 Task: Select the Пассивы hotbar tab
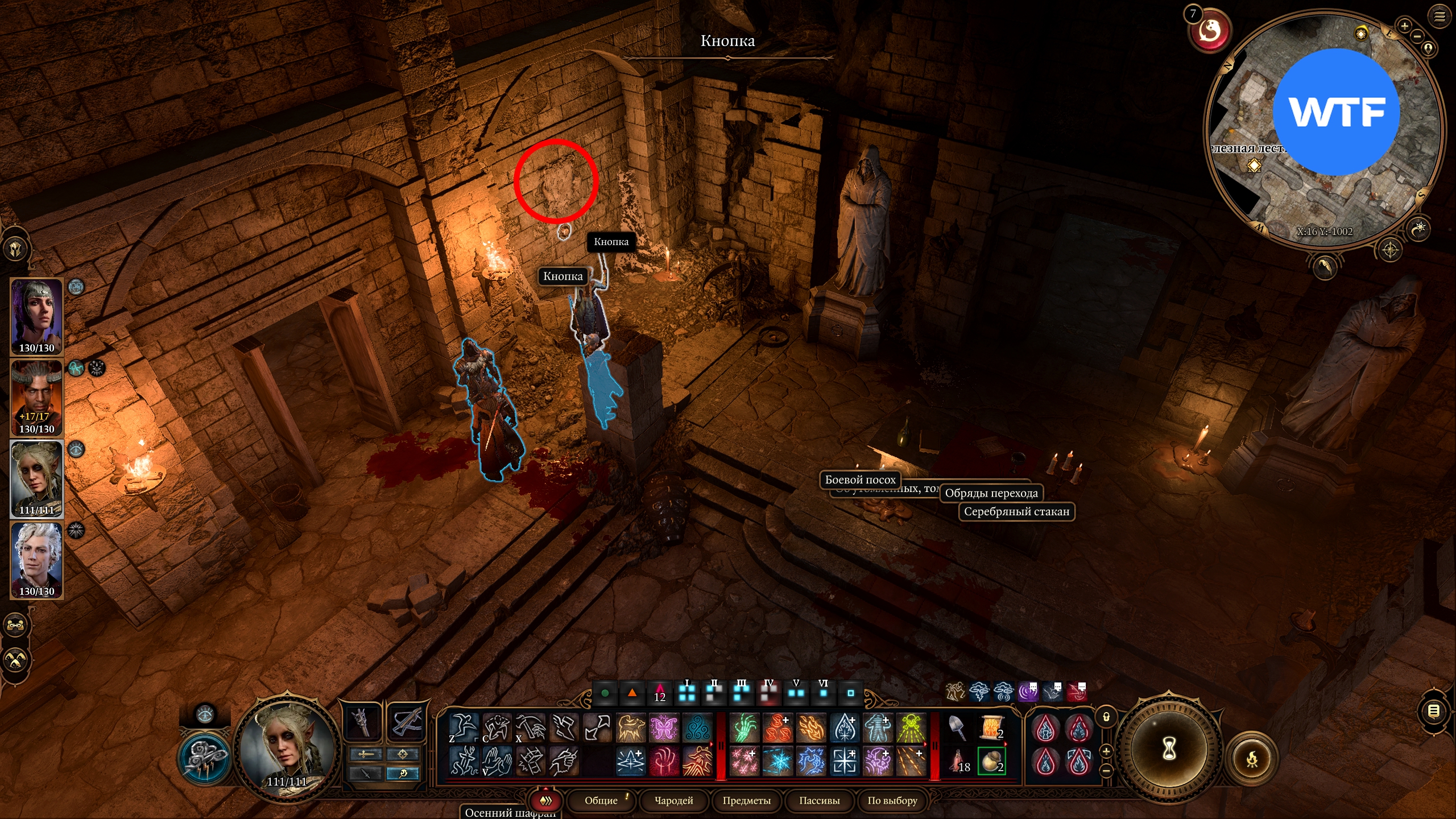tap(819, 800)
